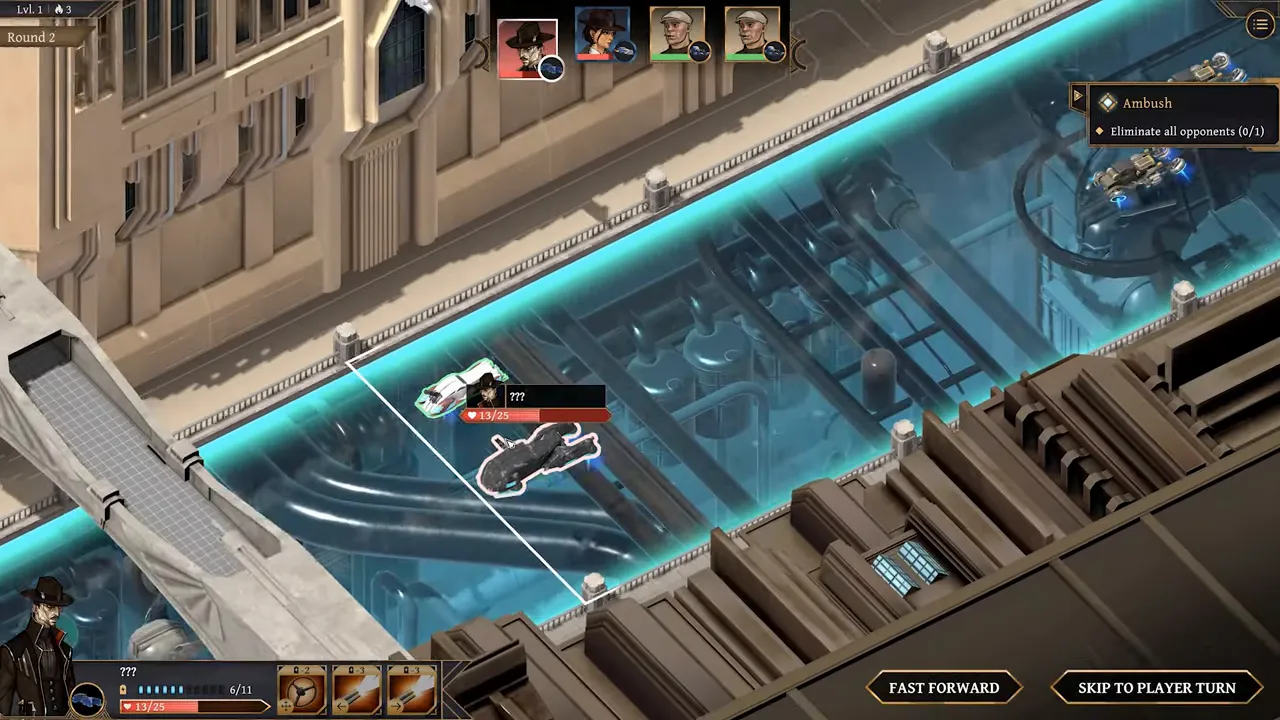The image size is (1280, 720).
Task: Activate the right-arrow cannon fire ability
Action: point(412,690)
